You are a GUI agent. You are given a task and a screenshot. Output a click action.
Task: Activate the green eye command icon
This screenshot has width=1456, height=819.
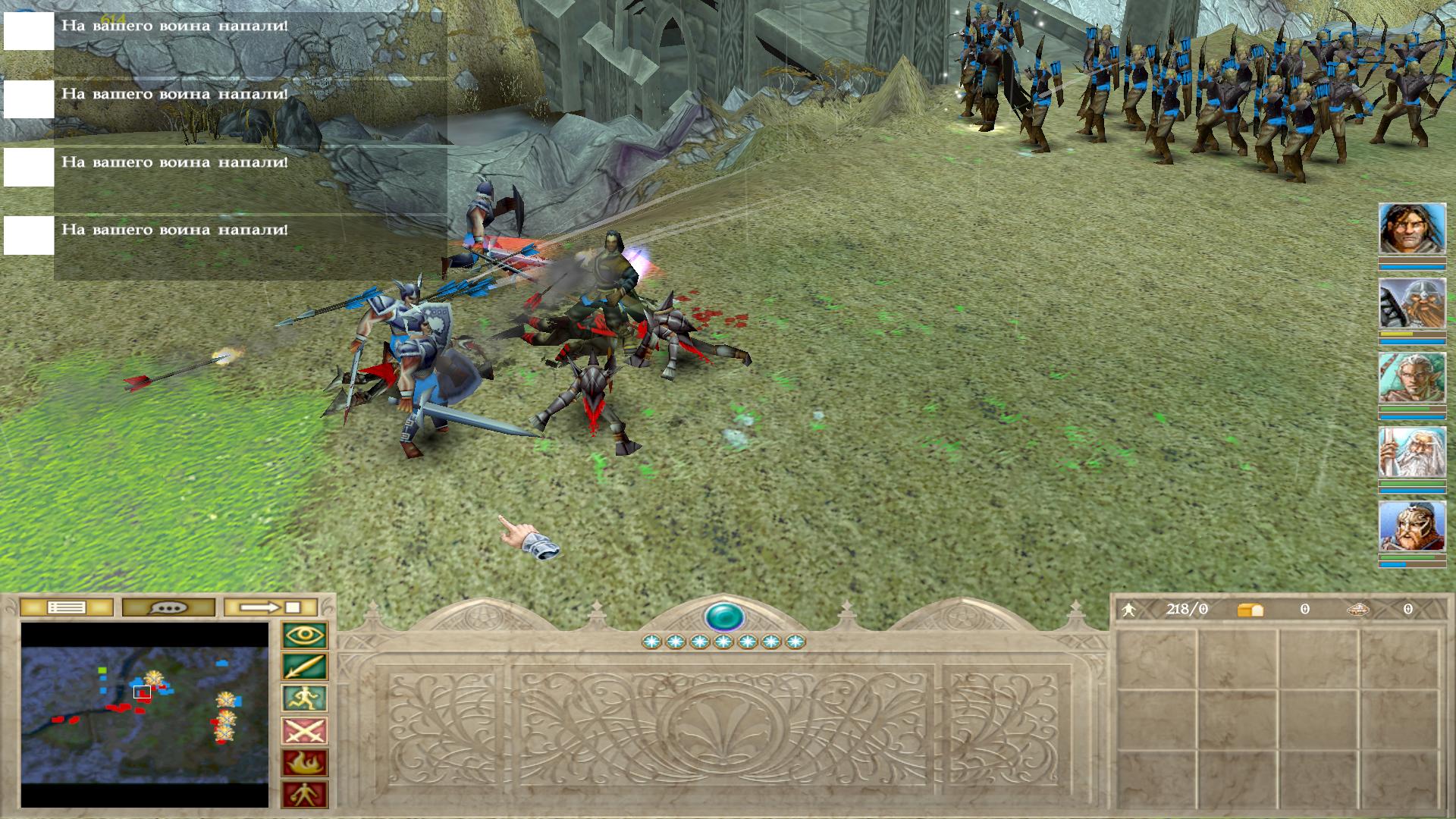coord(305,635)
